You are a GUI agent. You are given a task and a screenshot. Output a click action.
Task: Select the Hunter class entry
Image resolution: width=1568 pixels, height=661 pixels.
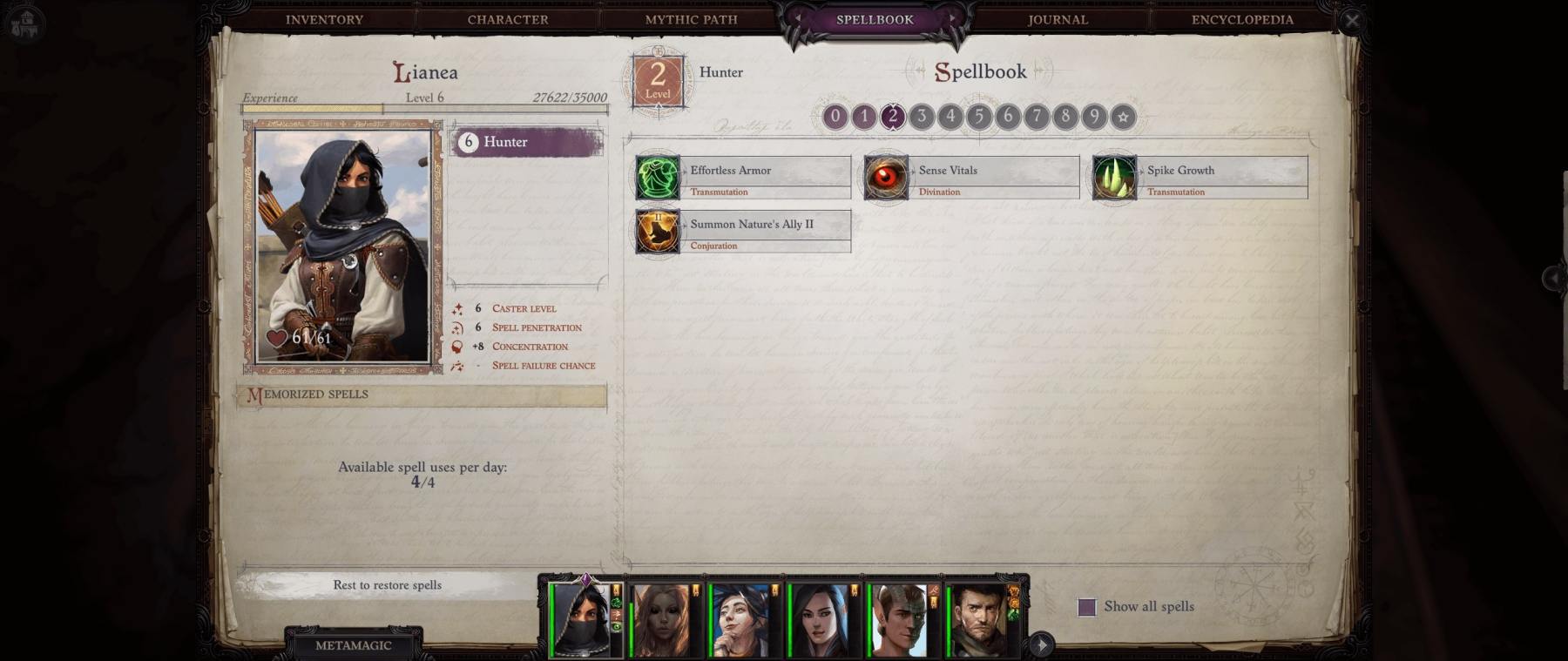[526, 142]
